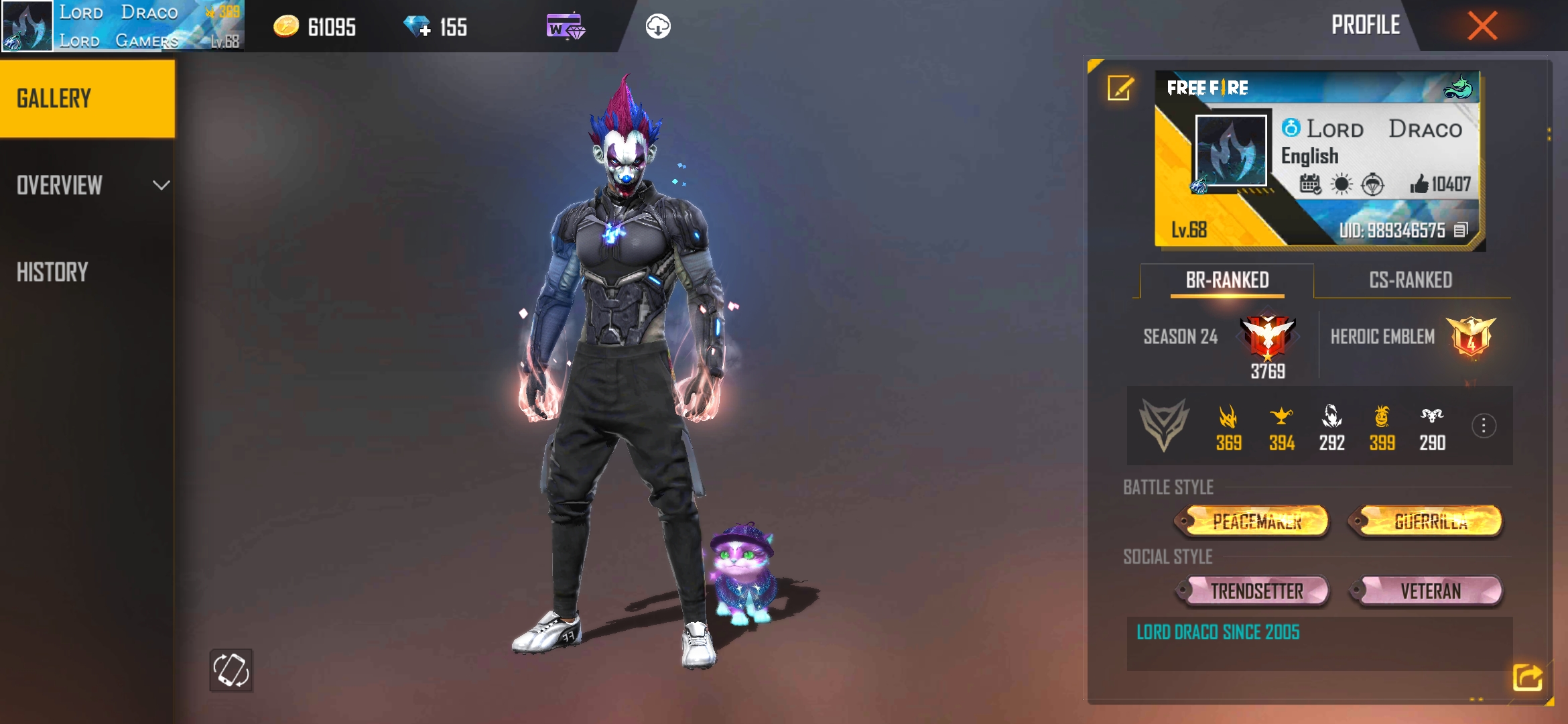The width and height of the screenshot is (1568, 724).
Task: Edit profile with the pencil icon
Action: click(x=1120, y=88)
